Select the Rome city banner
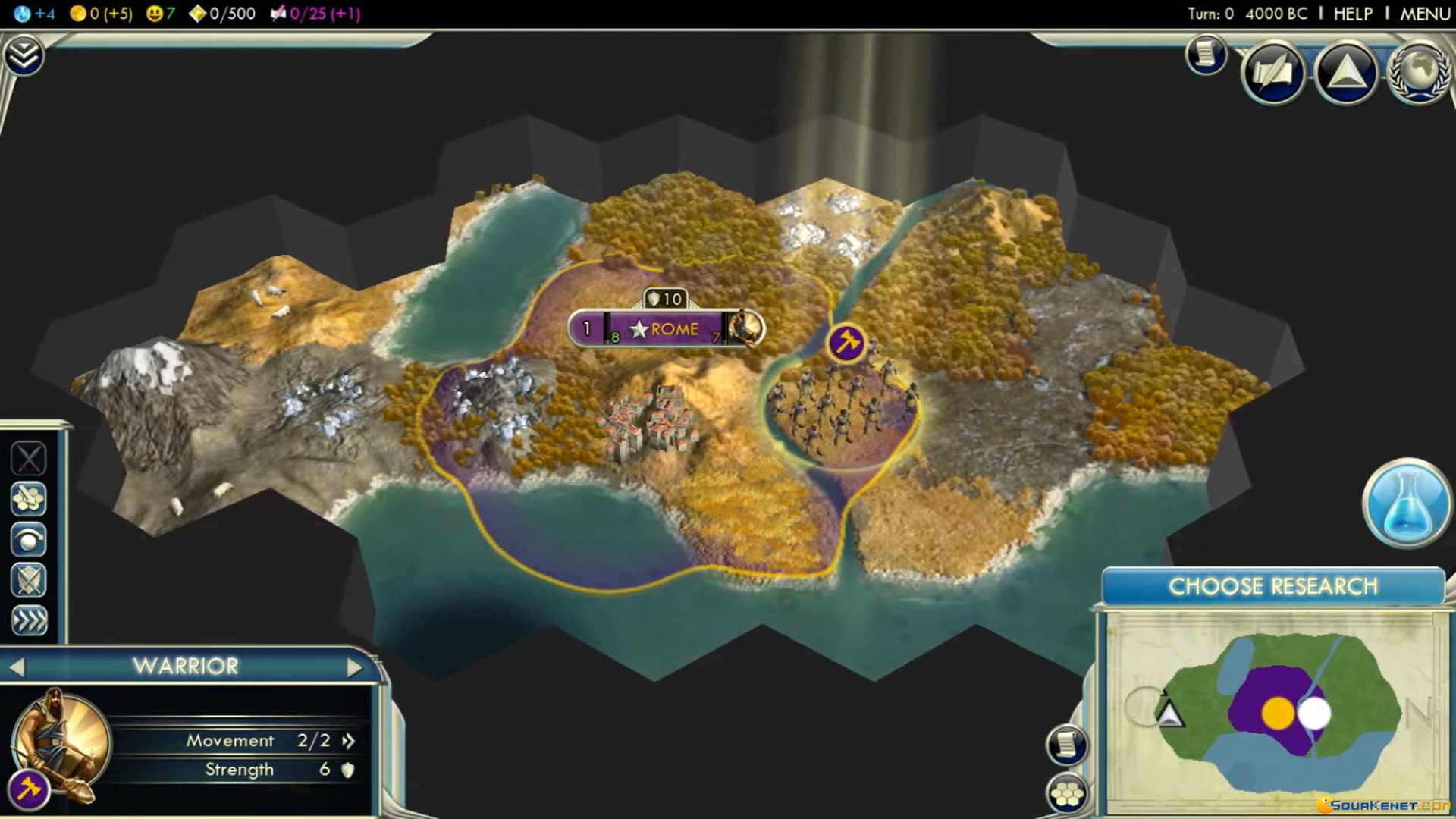The width and height of the screenshot is (1456, 819). click(666, 329)
